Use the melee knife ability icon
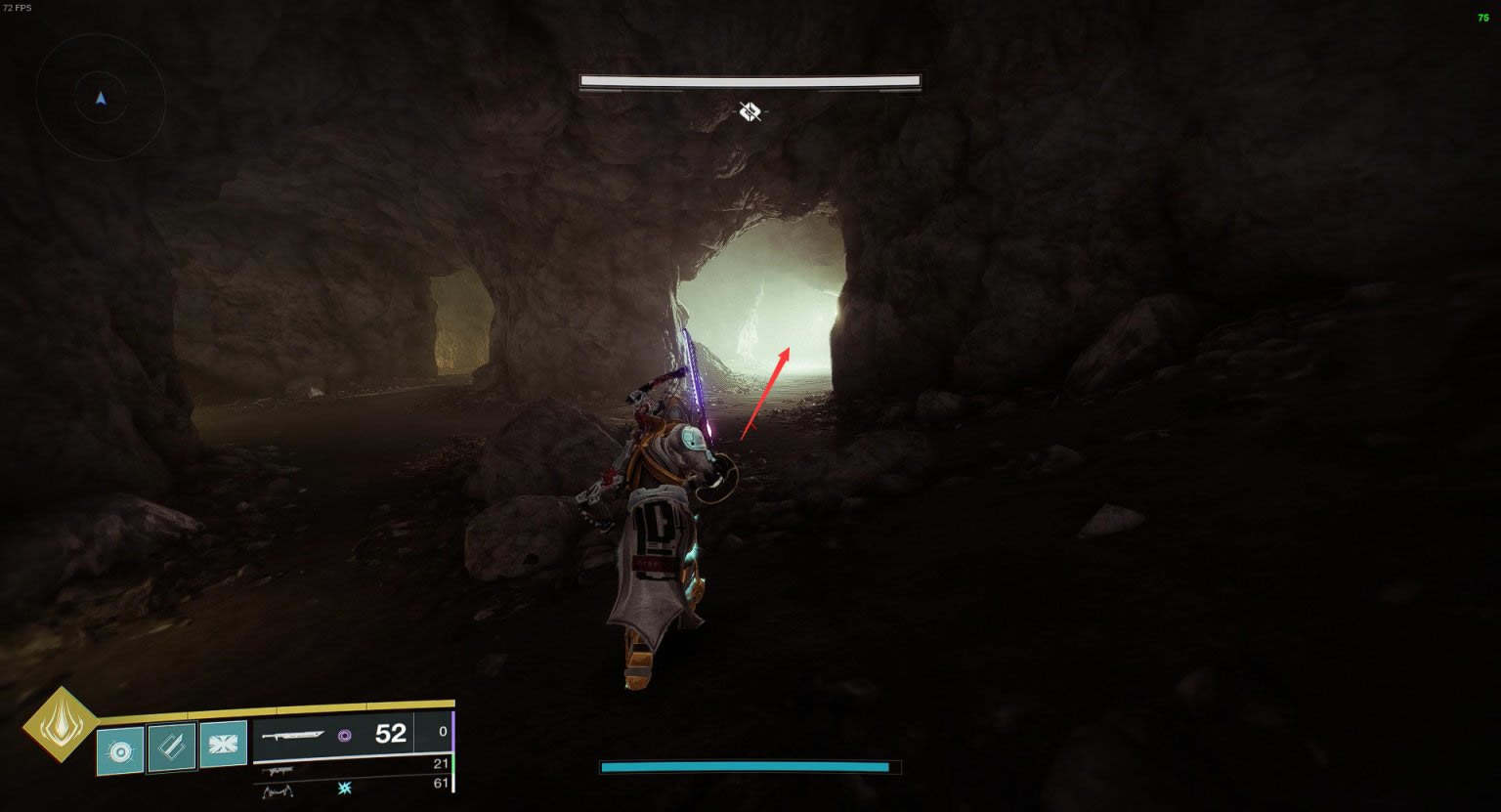This screenshot has height=812, width=1501. click(172, 748)
